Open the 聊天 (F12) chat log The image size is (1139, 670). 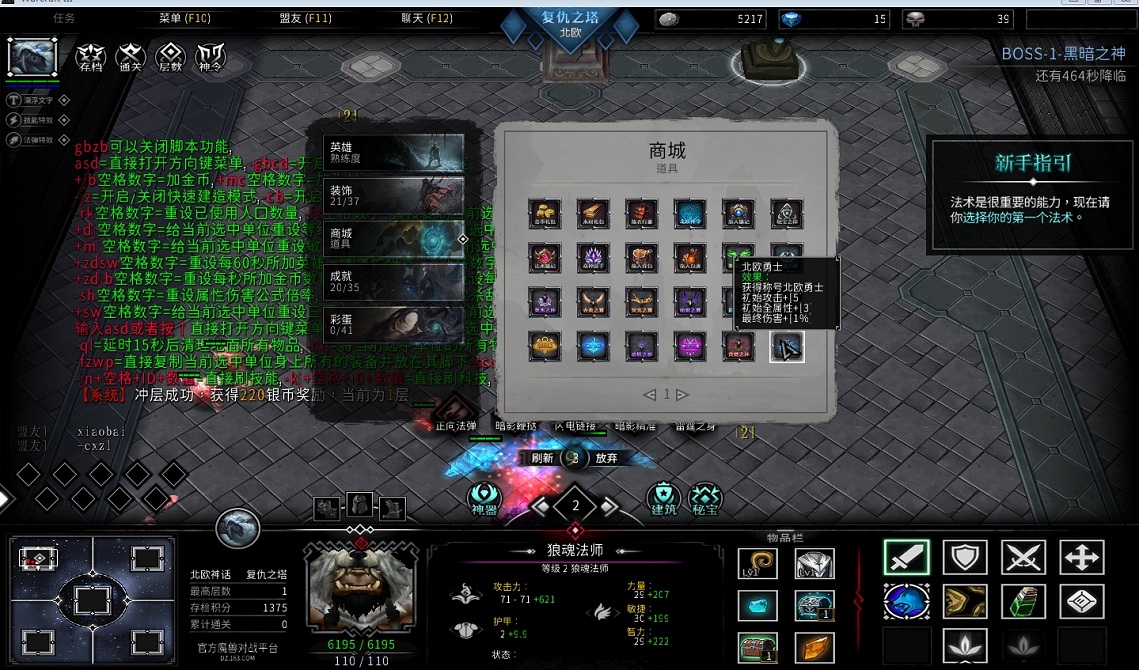tap(427, 18)
